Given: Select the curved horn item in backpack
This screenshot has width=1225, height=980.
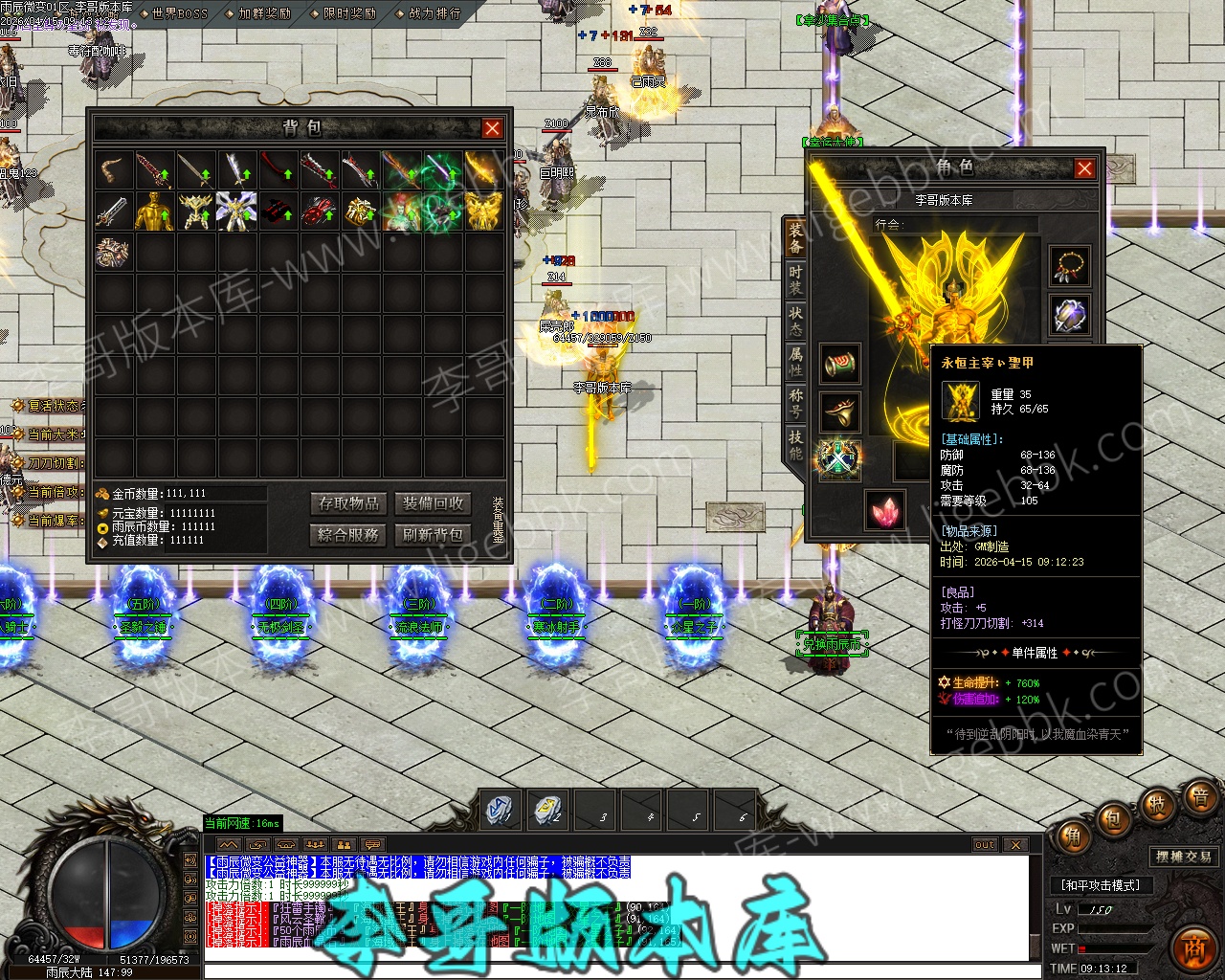Looking at the screenshot, I should tap(113, 170).
